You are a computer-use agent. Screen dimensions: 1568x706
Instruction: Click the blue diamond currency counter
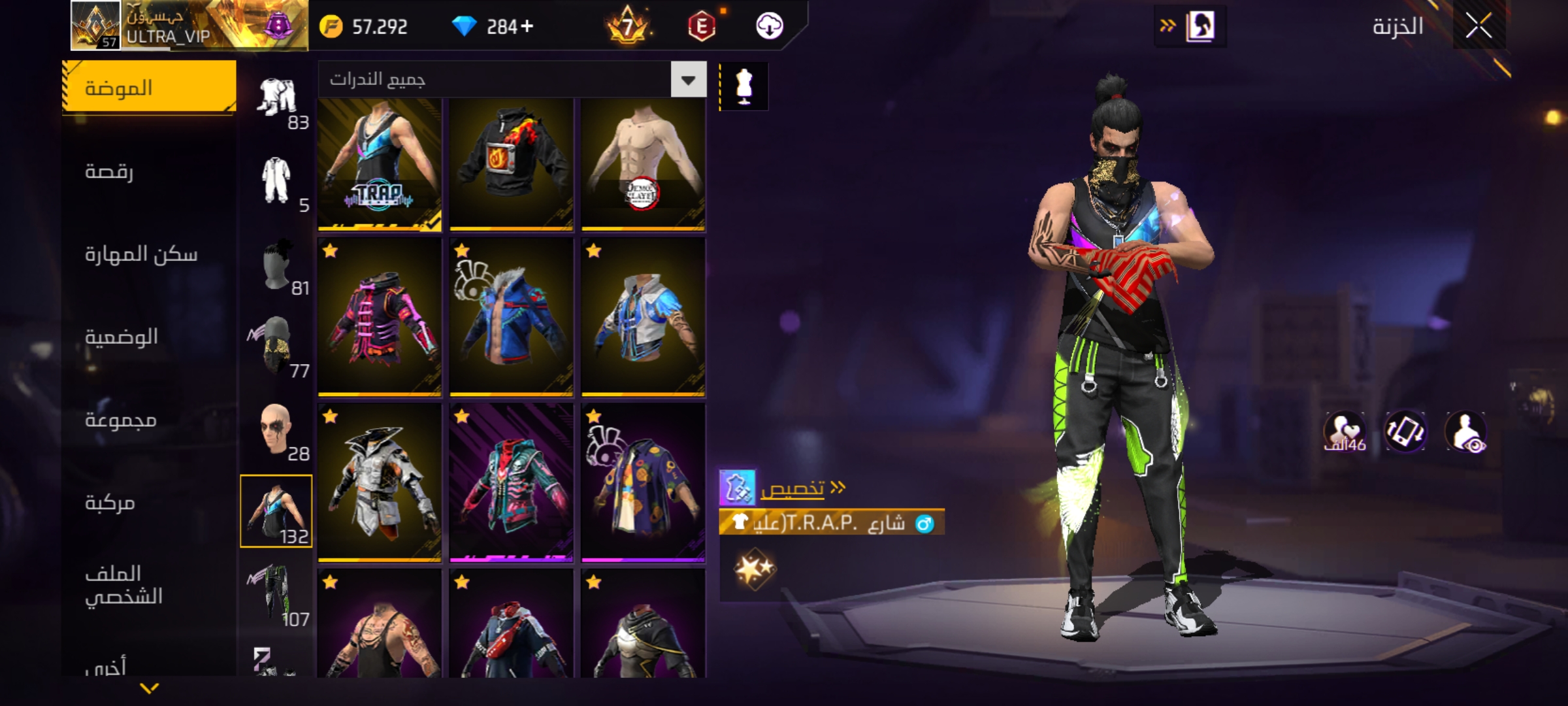[x=493, y=26]
